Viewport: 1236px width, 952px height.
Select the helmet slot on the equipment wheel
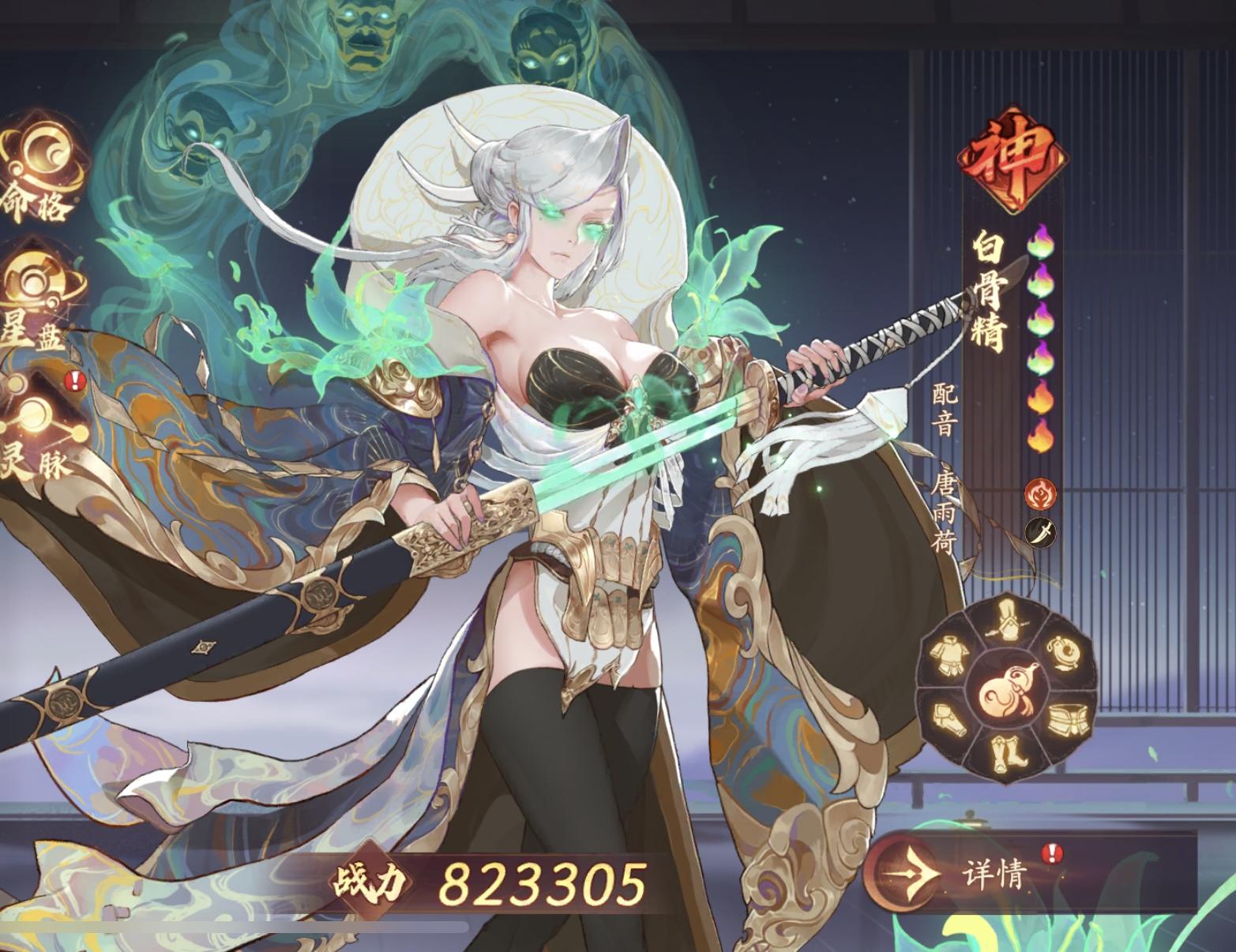1008,620
